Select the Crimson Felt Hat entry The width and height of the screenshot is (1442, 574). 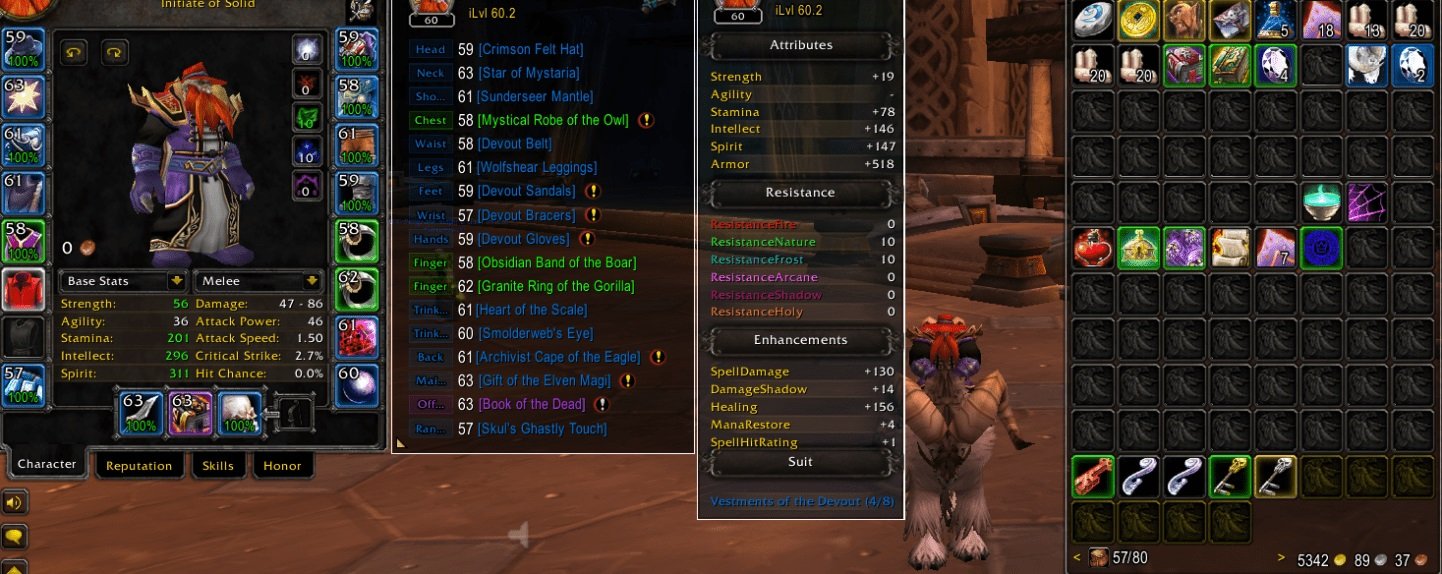[530, 49]
